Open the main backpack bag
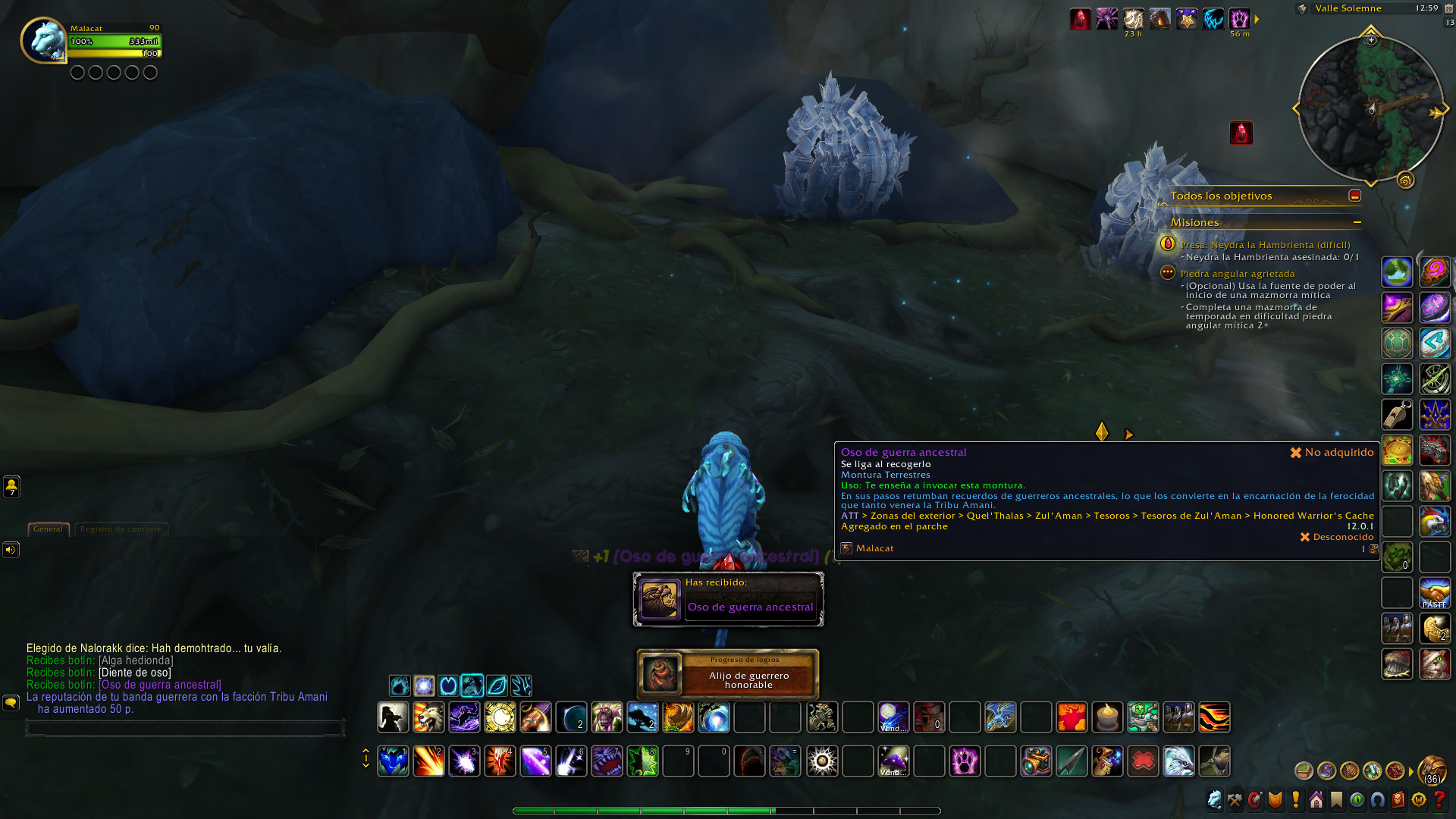The height and width of the screenshot is (819, 1456). coord(1432,770)
